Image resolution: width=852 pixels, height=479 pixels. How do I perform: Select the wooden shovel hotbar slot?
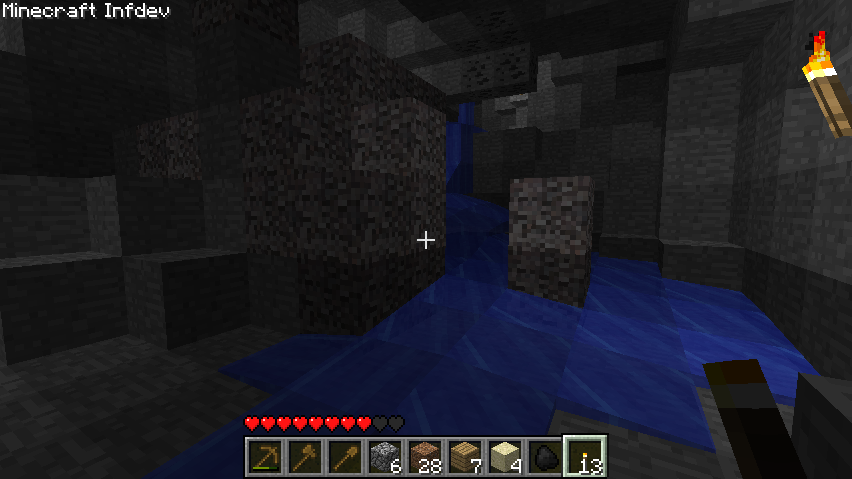(x=344, y=457)
